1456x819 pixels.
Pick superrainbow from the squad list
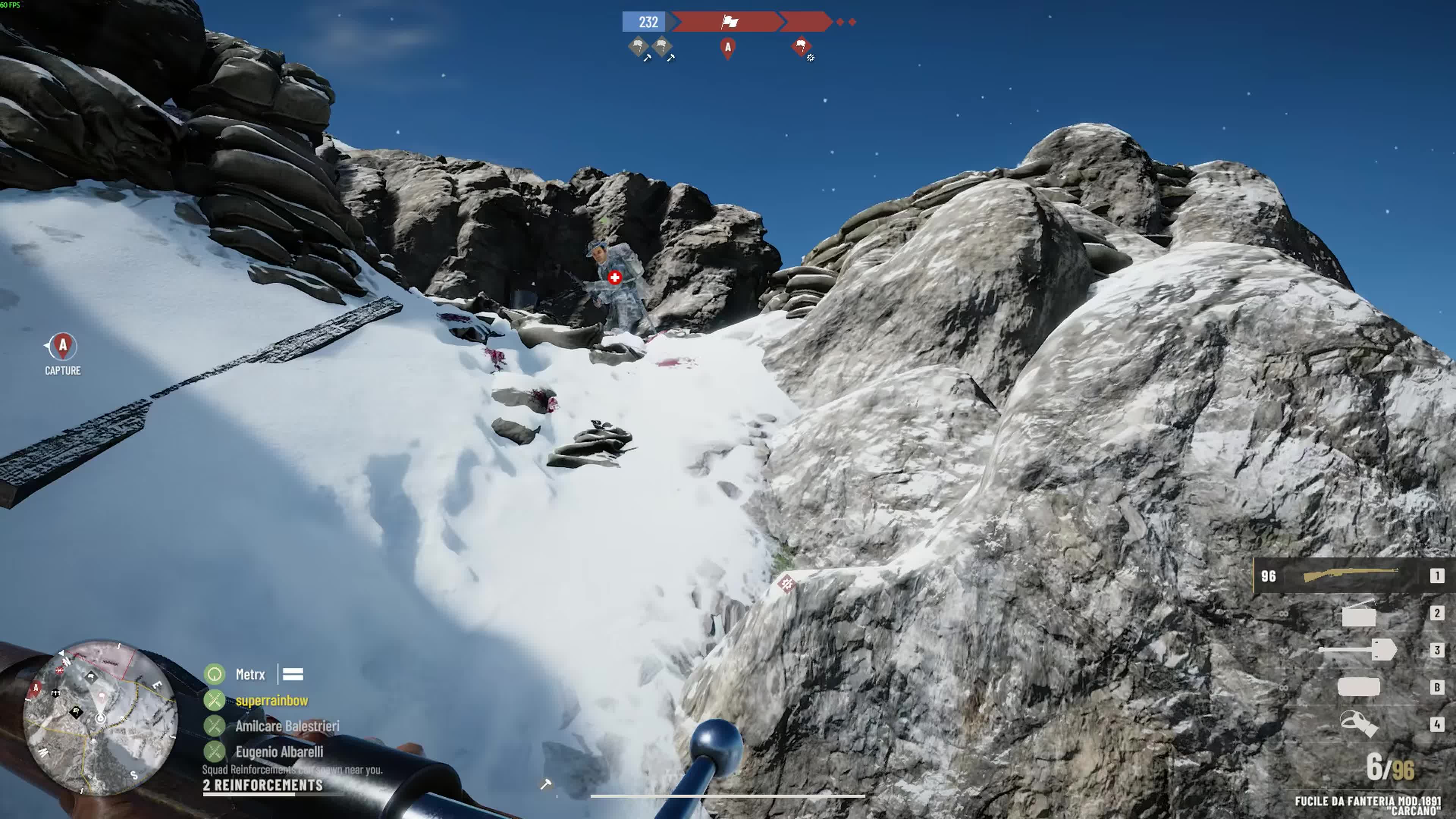coord(271,700)
